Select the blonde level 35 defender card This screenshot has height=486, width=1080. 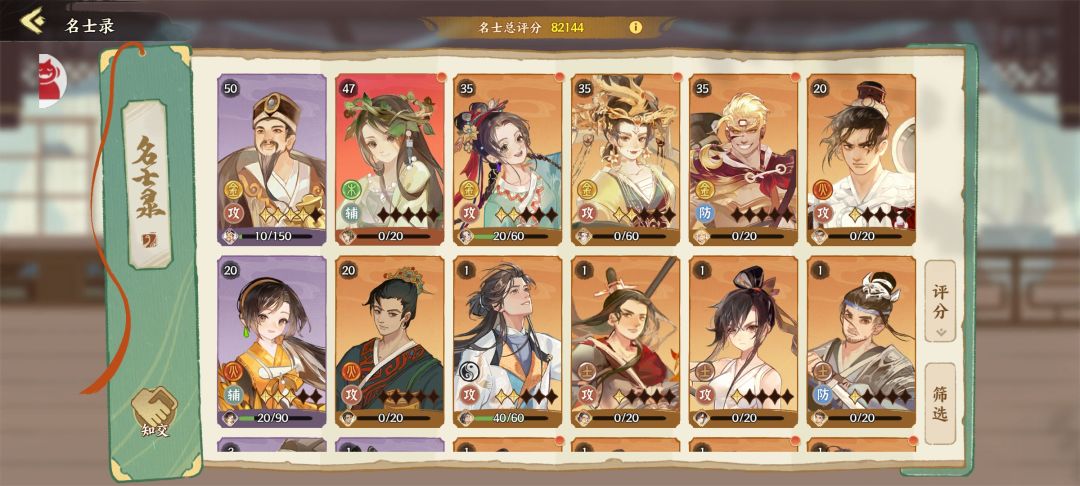tap(744, 160)
